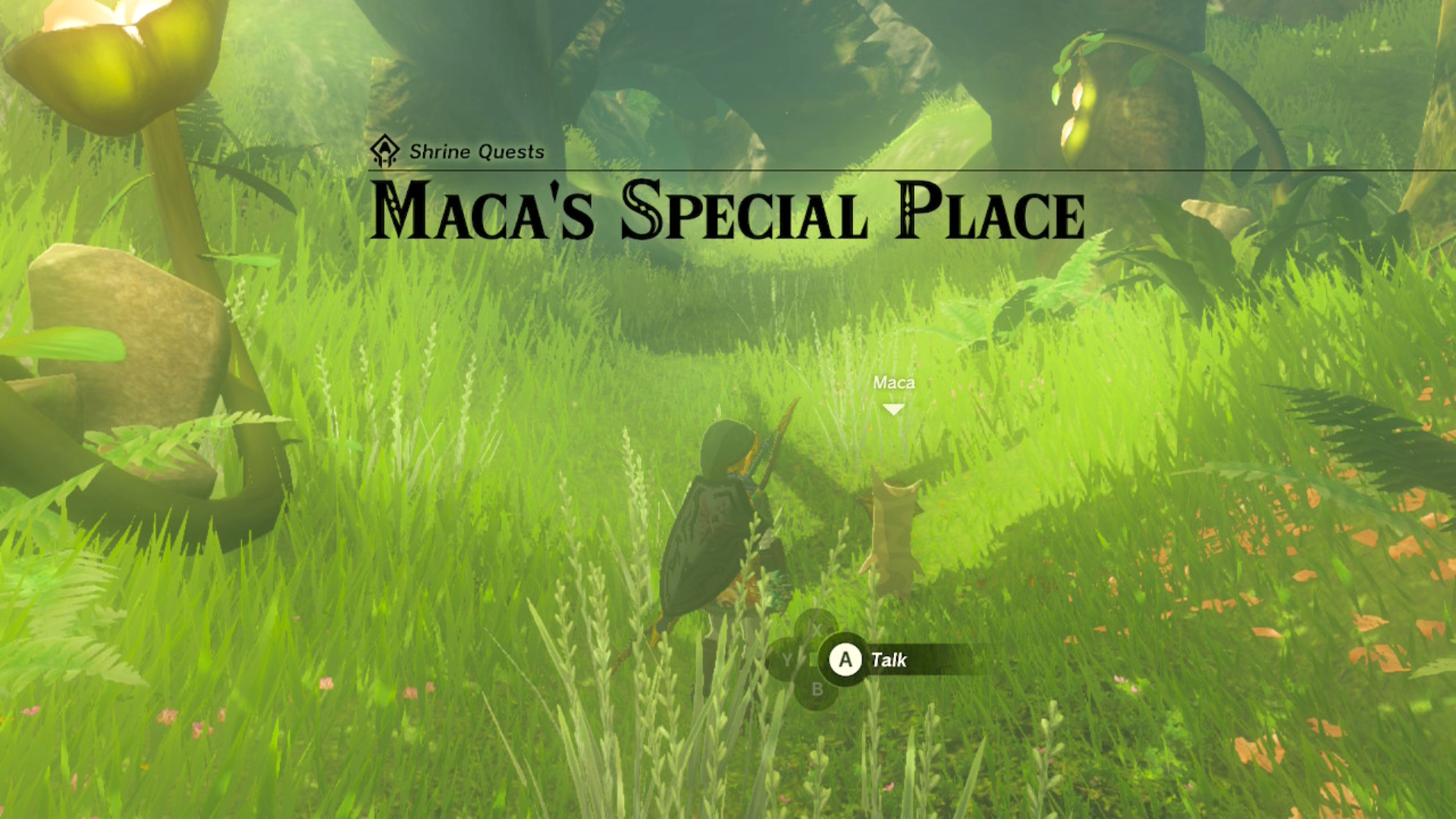Click the white downward marker below Maca's name
Screen dimensions: 1456x819
893,409
